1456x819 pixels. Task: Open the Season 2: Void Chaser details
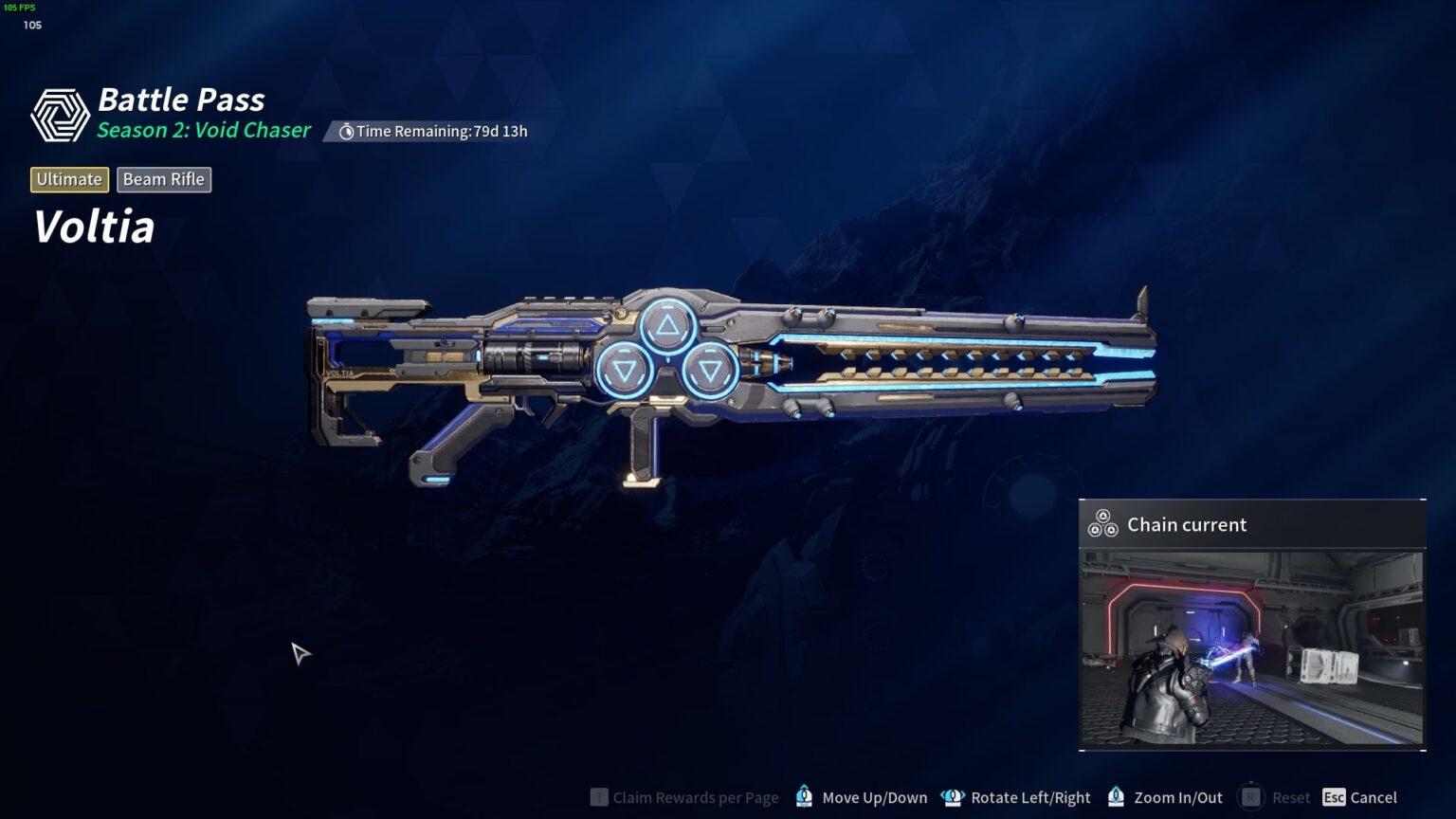click(x=204, y=130)
